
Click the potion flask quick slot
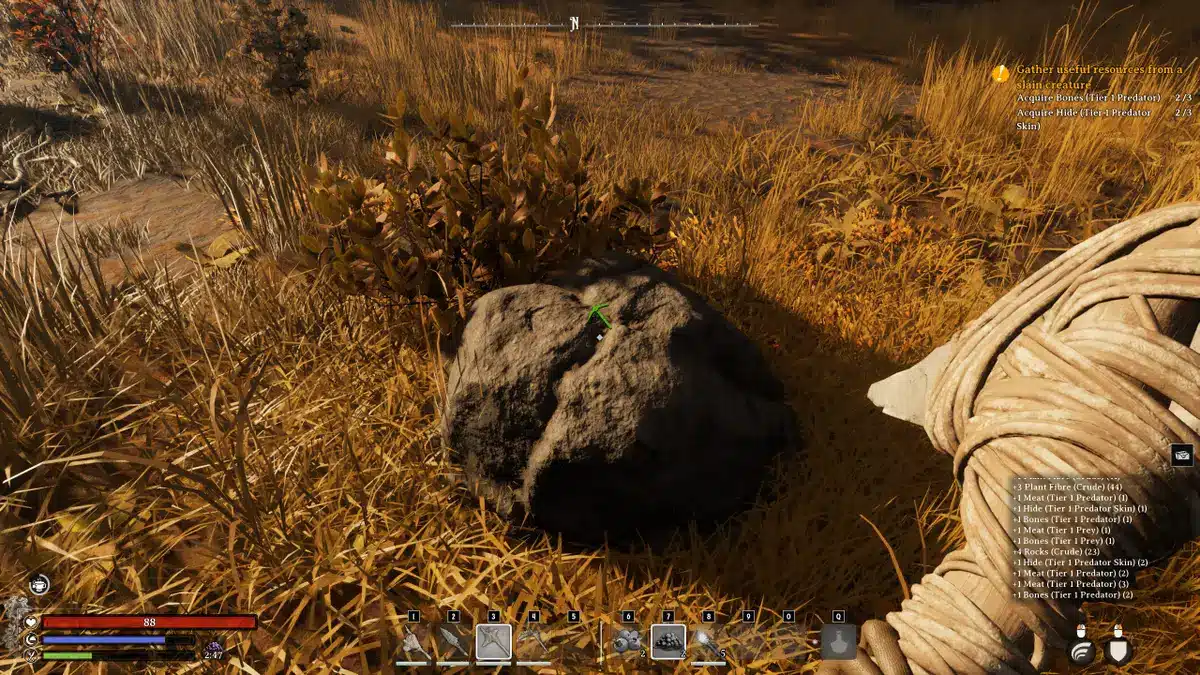point(838,642)
